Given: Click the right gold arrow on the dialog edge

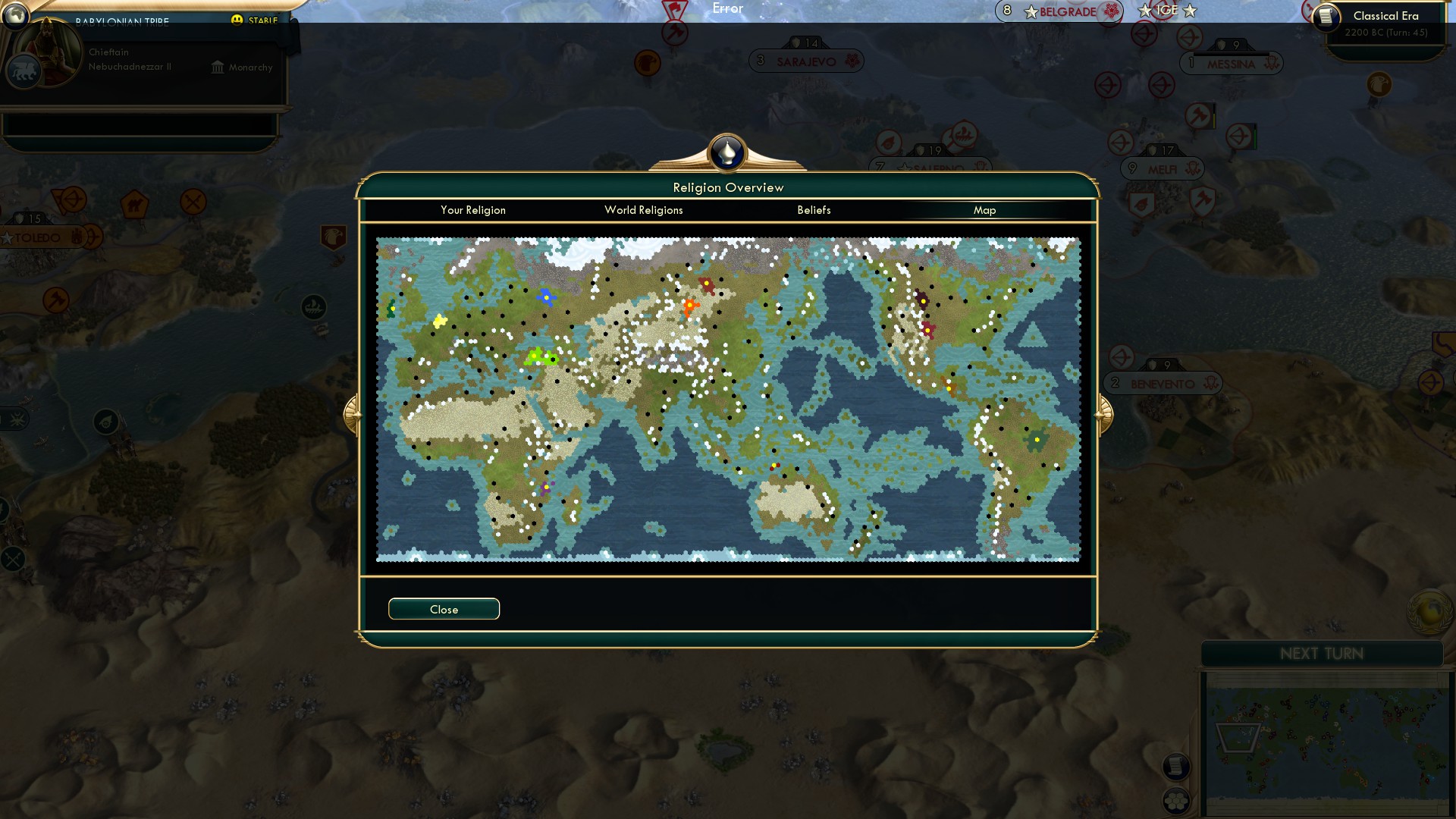Looking at the screenshot, I should pos(1105,415).
